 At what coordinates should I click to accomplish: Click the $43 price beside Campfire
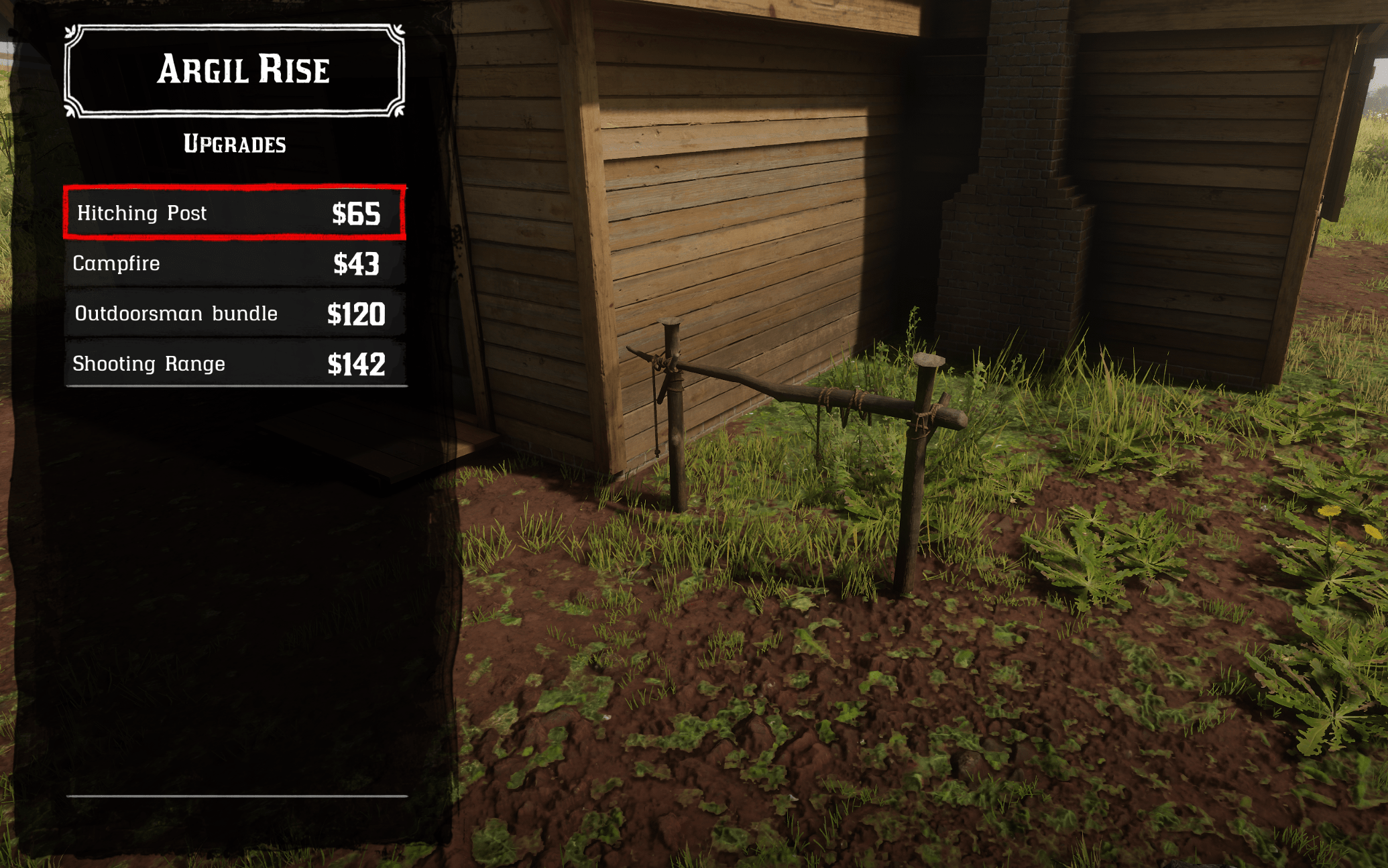[357, 263]
